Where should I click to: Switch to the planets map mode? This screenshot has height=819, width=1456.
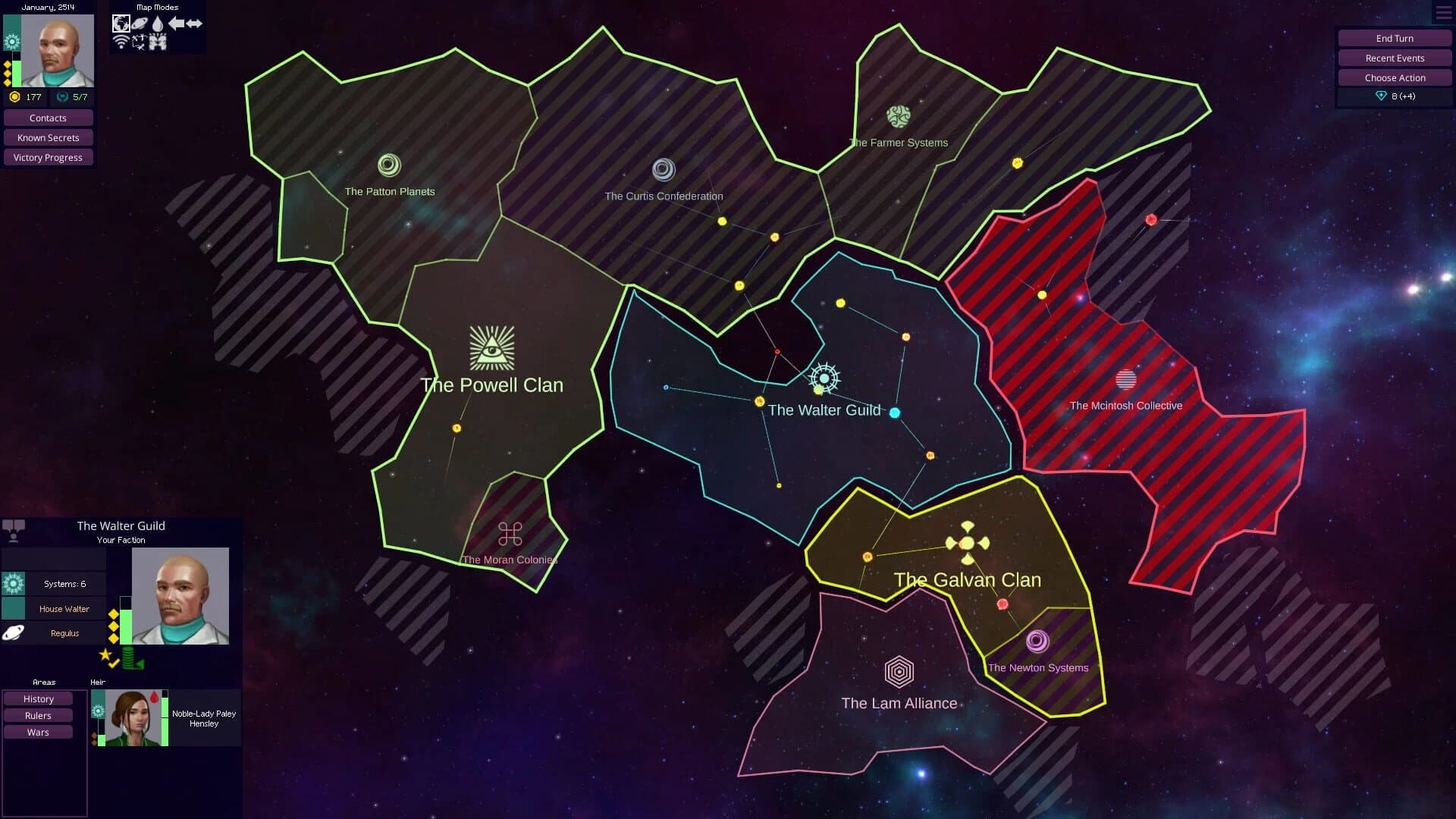click(140, 23)
